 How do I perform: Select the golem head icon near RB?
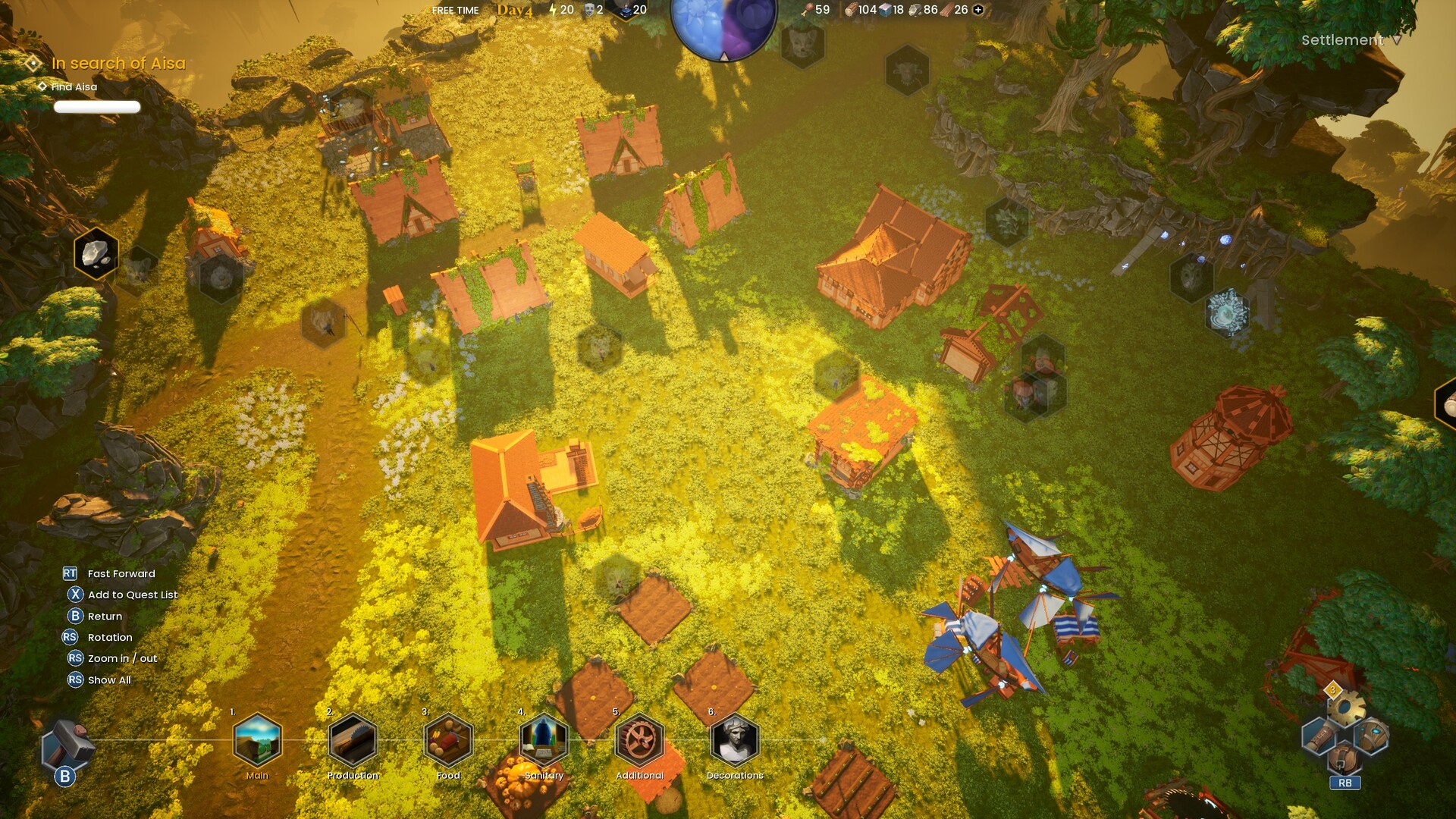(1373, 733)
